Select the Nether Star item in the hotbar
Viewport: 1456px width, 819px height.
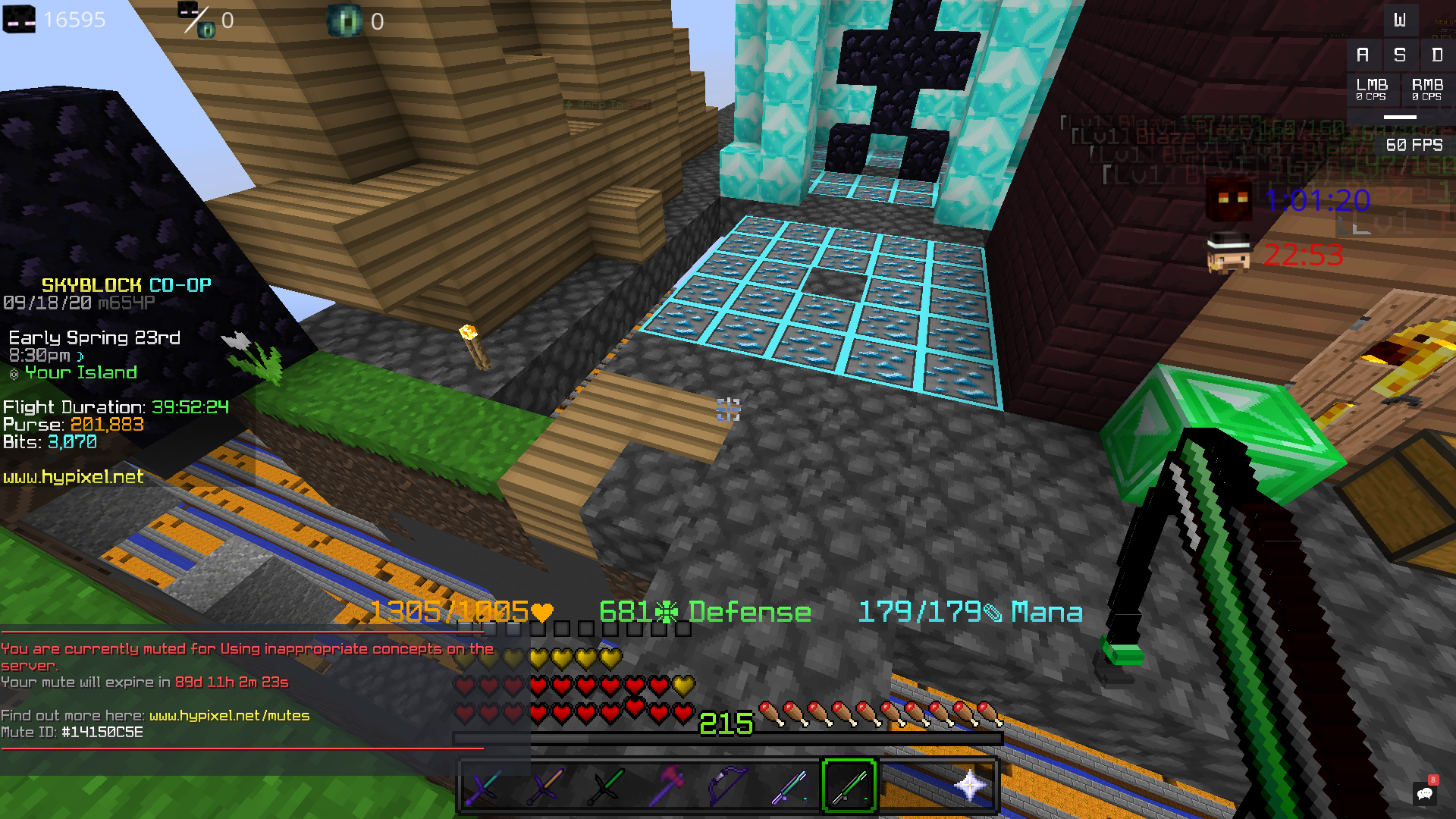(x=969, y=787)
